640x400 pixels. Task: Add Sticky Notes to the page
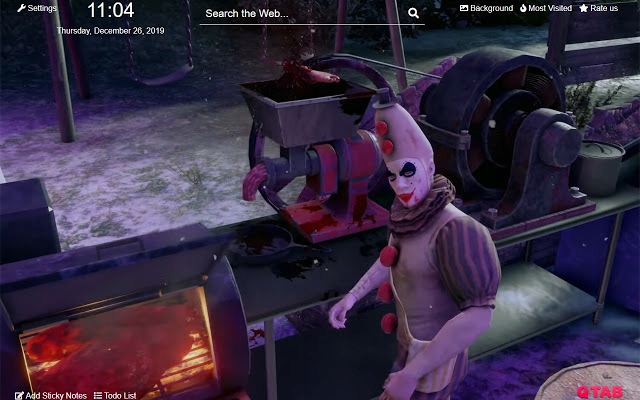51,395
